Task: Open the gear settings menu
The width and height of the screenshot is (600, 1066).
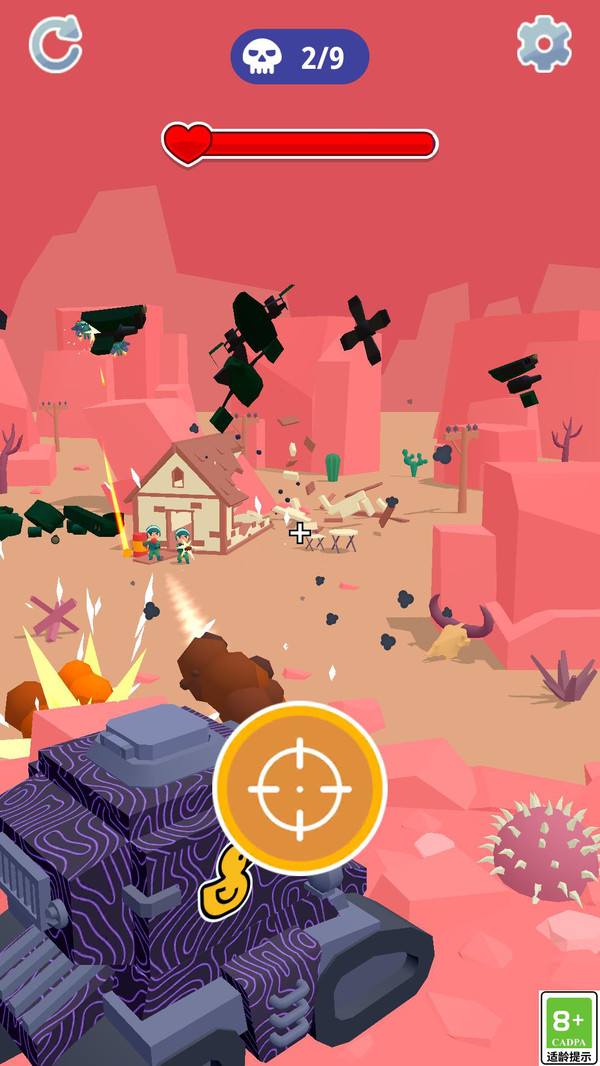Action: (544, 44)
